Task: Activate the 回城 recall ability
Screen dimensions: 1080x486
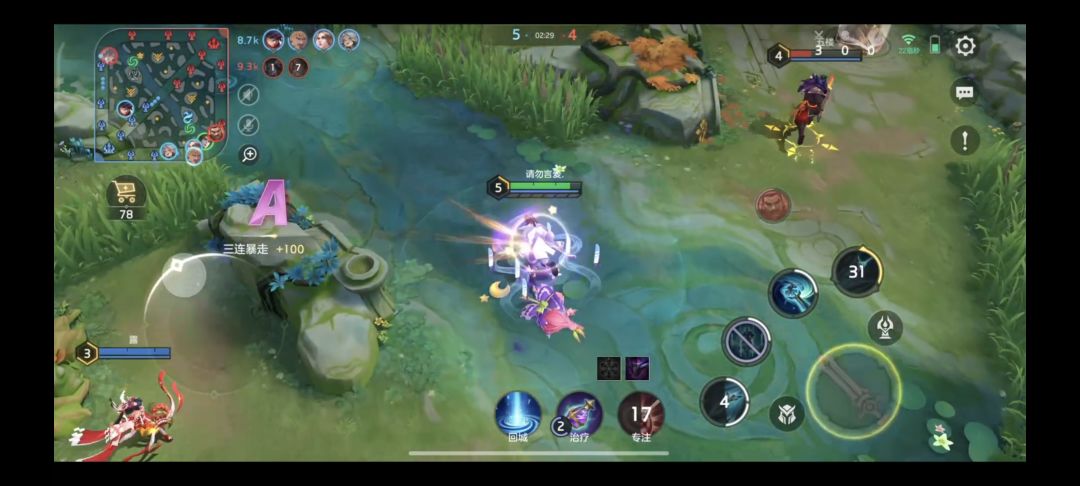Action: point(518,413)
